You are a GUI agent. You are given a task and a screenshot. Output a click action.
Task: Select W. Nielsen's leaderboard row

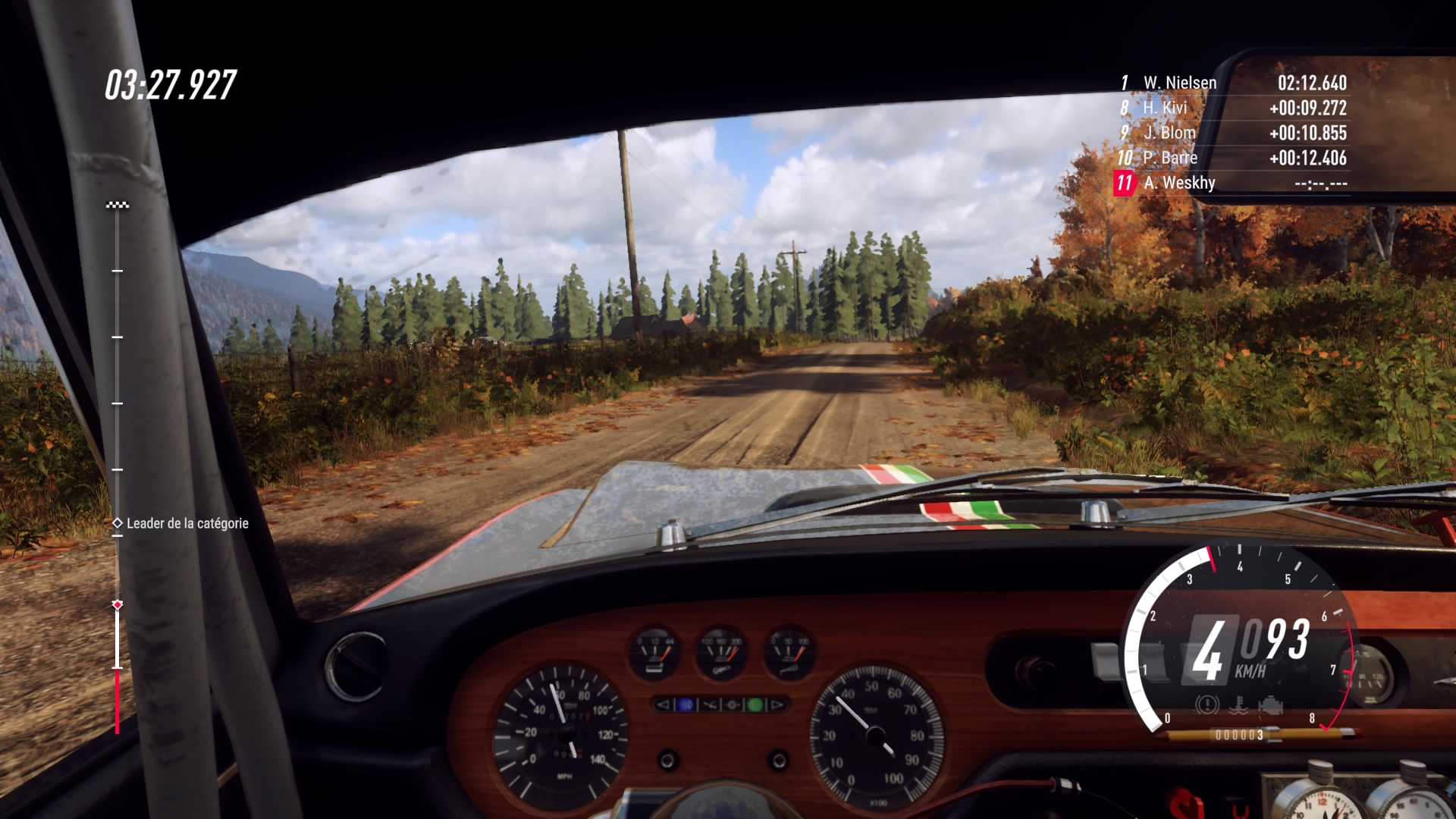click(x=1232, y=83)
